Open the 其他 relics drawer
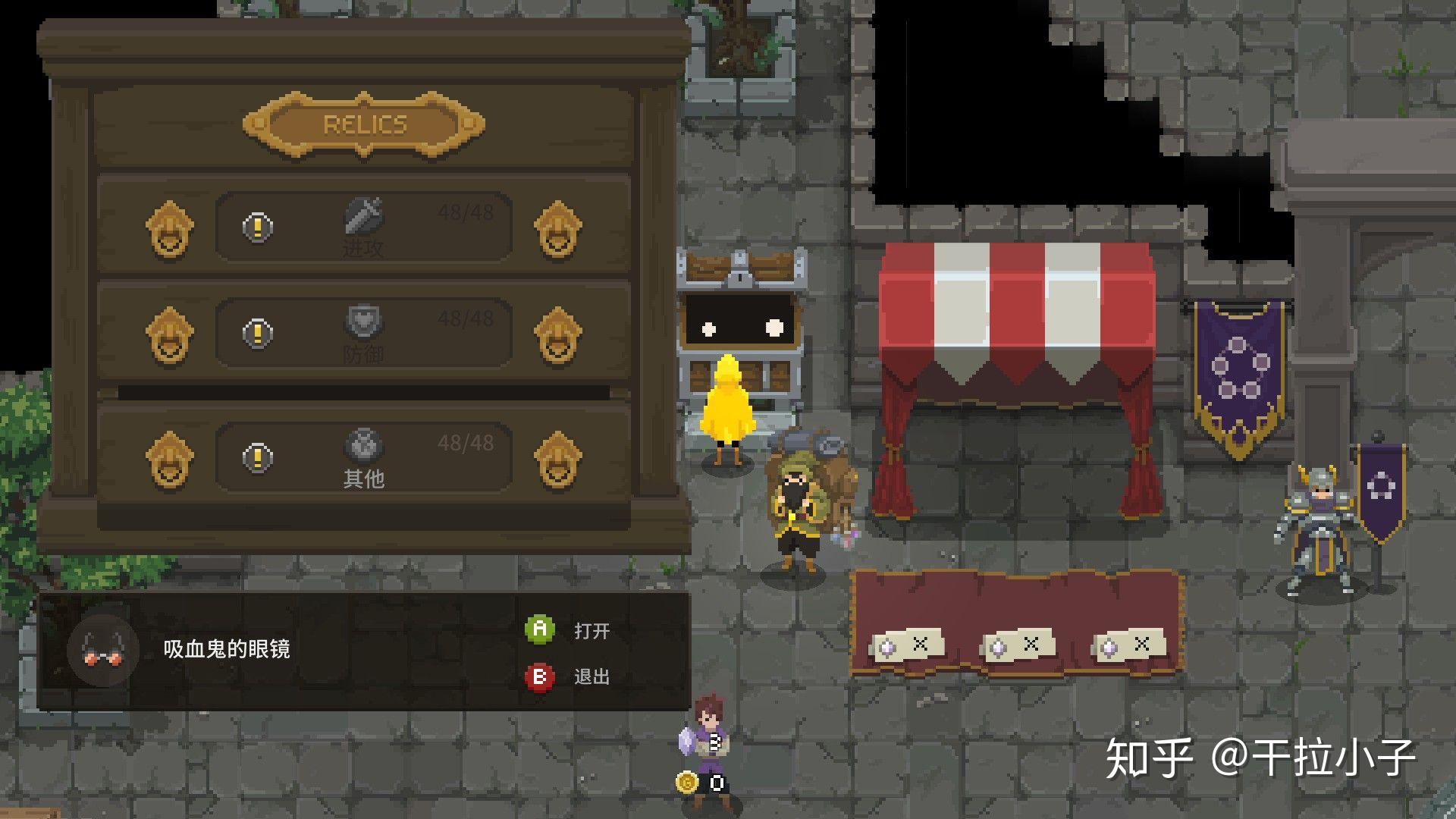Viewport: 1456px width, 819px height. click(362, 457)
